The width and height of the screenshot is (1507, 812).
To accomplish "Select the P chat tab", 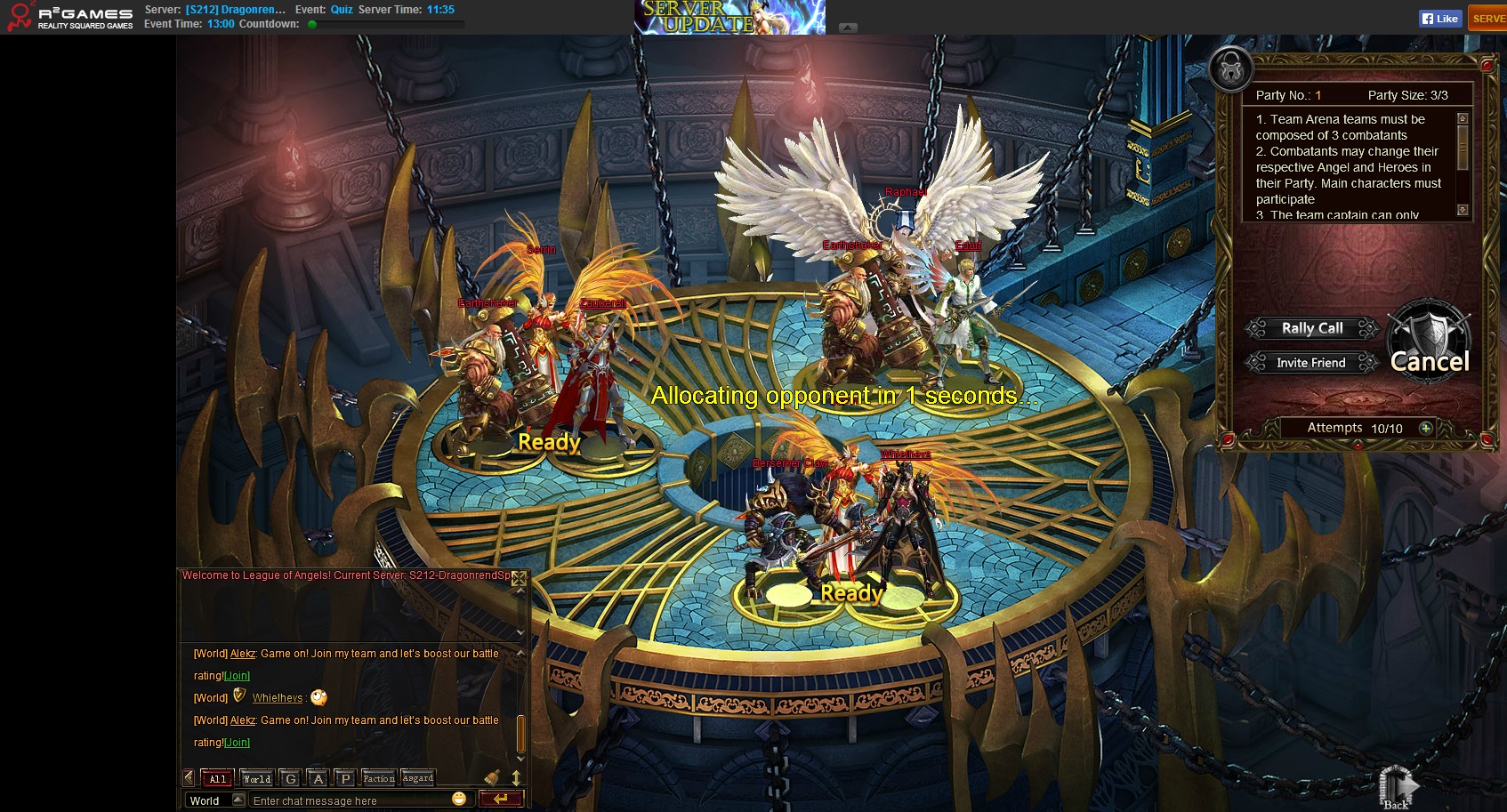I will tap(346, 778).
